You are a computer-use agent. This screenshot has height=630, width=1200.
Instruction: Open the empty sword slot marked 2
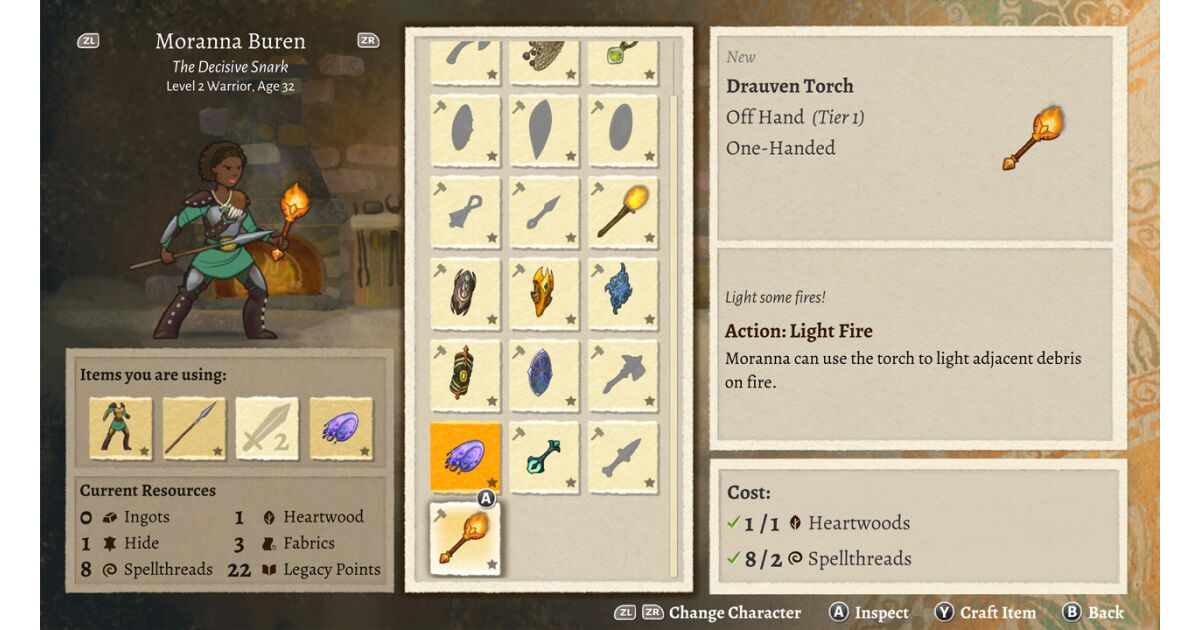coord(268,429)
